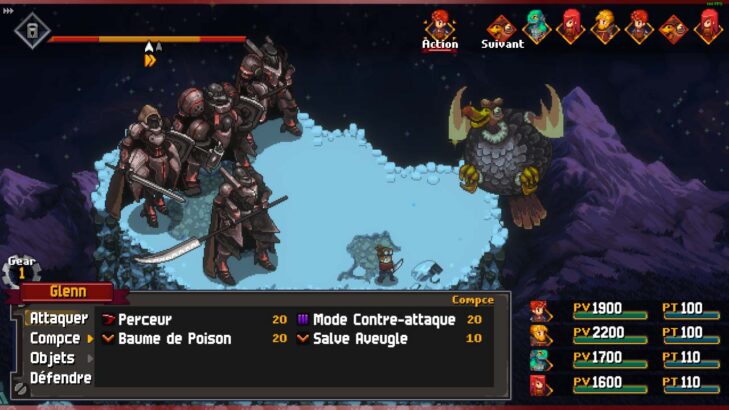Image resolution: width=729 pixels, height=410 pixels.
Task: Click the Gear 1 cog indicator
Action: click(22, 271)
